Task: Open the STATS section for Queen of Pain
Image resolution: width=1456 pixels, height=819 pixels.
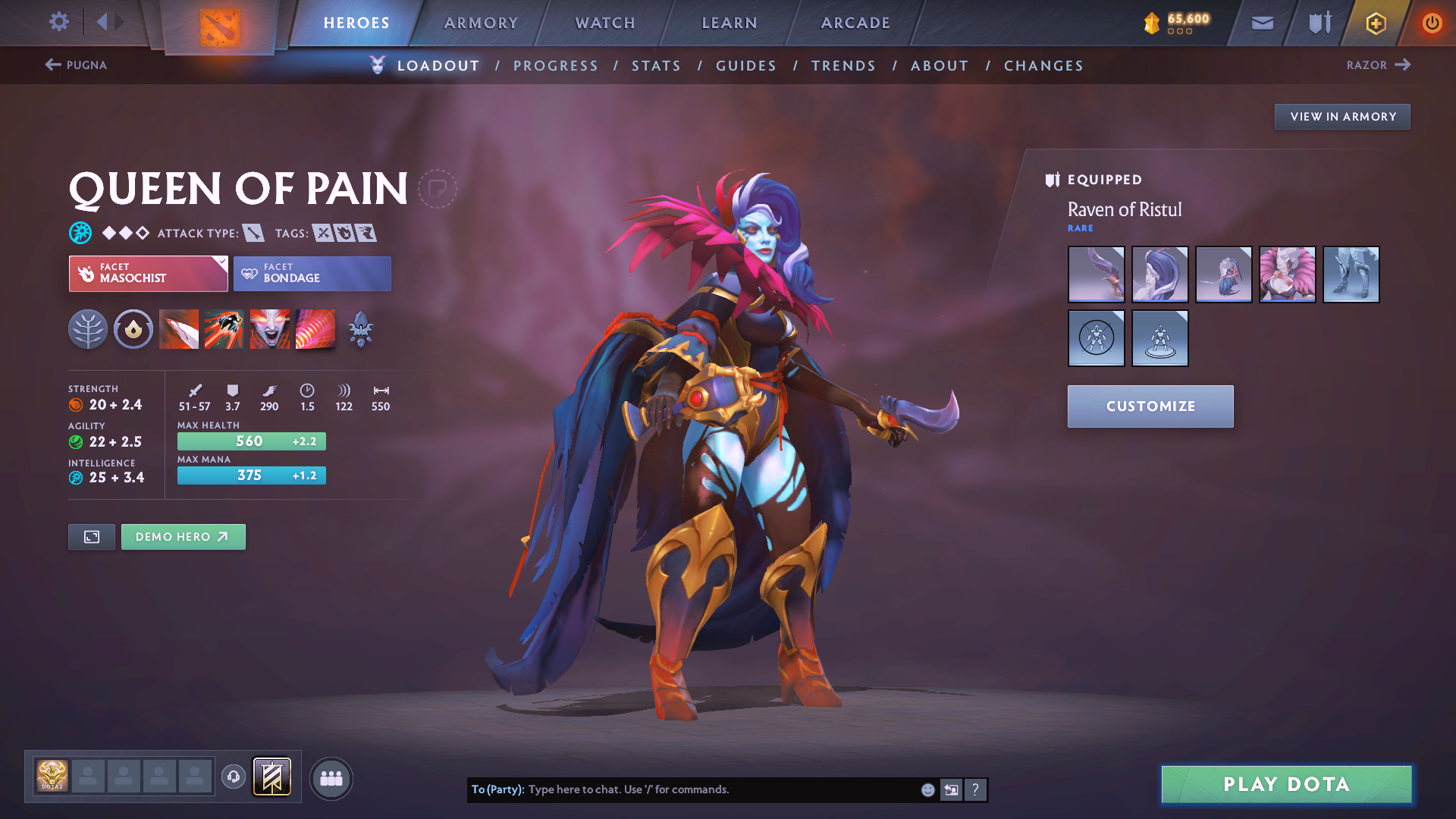Action: tap(656, 66)
